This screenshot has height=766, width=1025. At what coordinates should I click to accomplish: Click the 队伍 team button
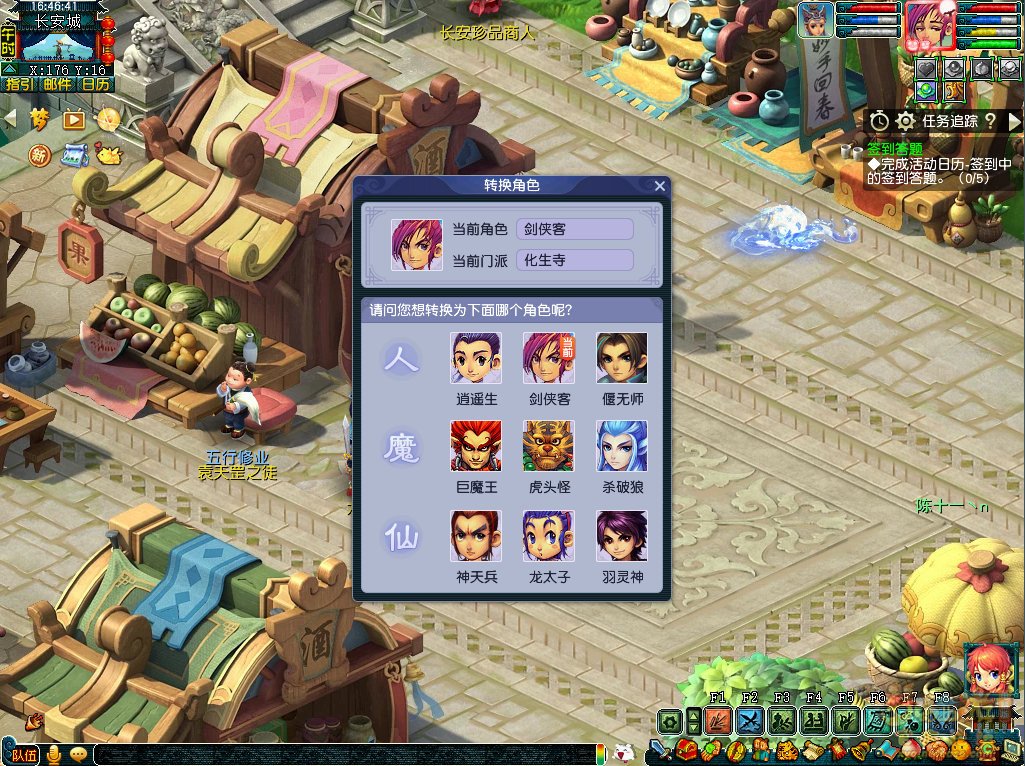23,754
